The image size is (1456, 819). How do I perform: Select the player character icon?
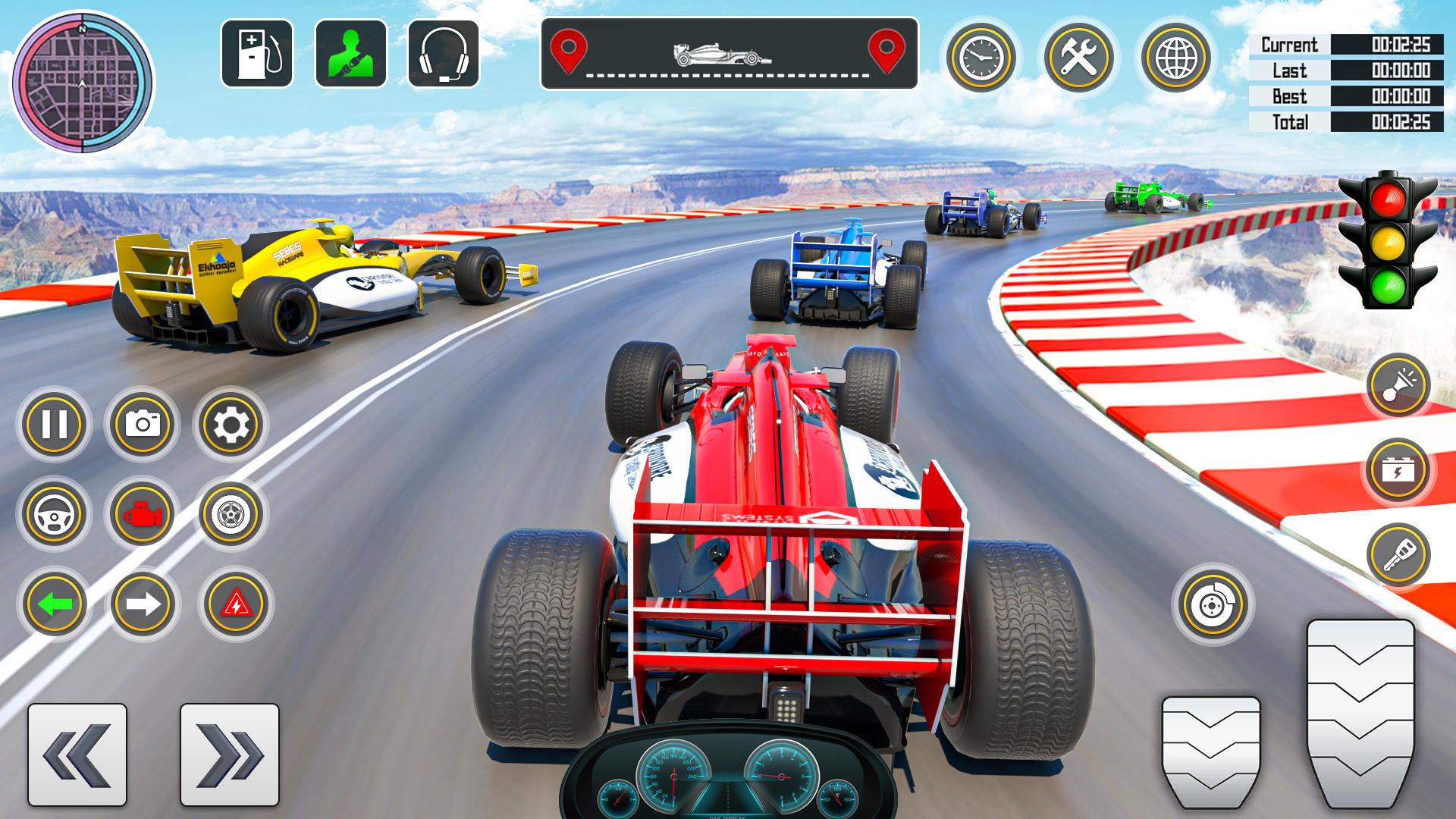[349, 57]
